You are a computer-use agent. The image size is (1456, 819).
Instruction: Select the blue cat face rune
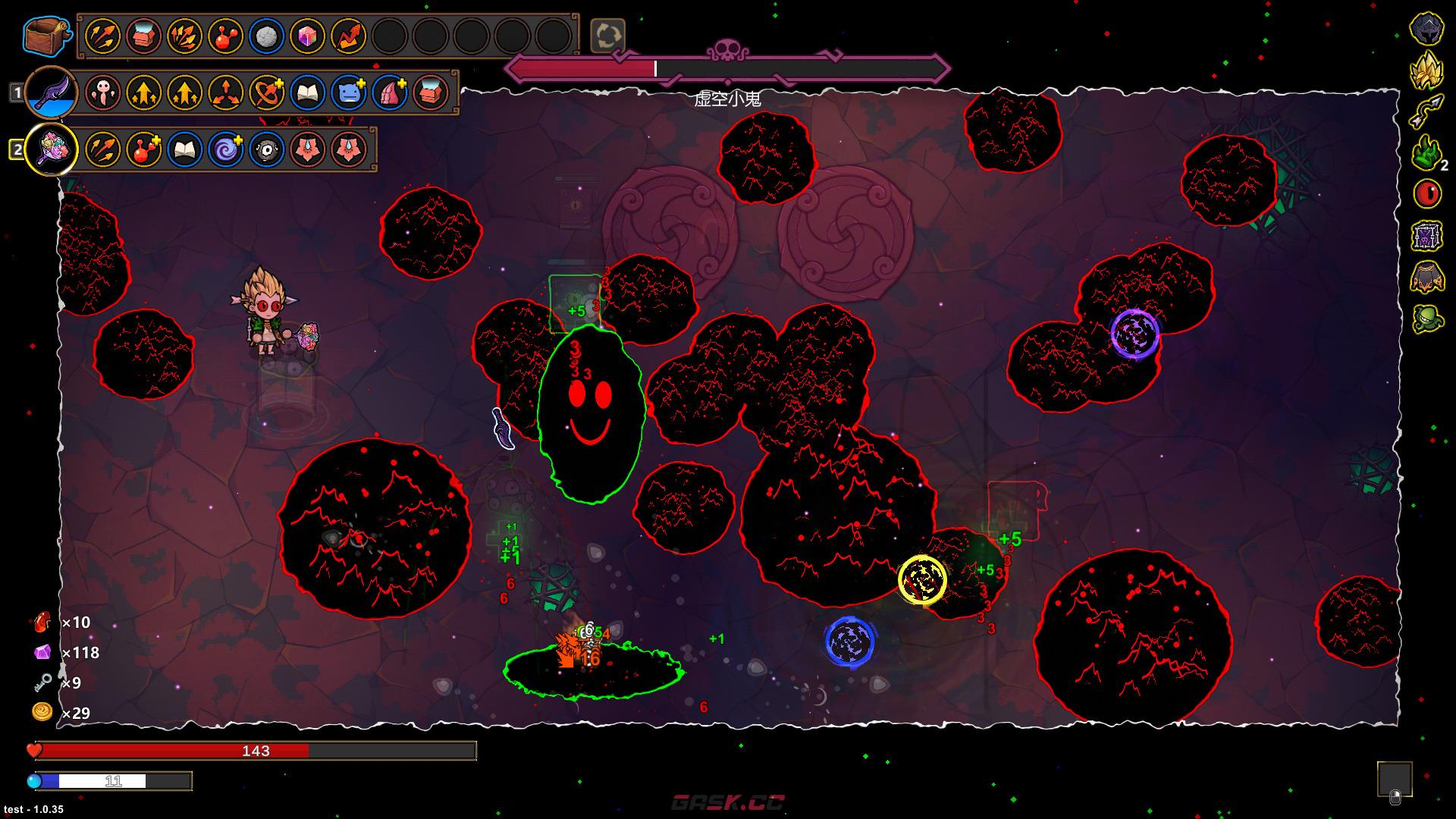point(348,93)
